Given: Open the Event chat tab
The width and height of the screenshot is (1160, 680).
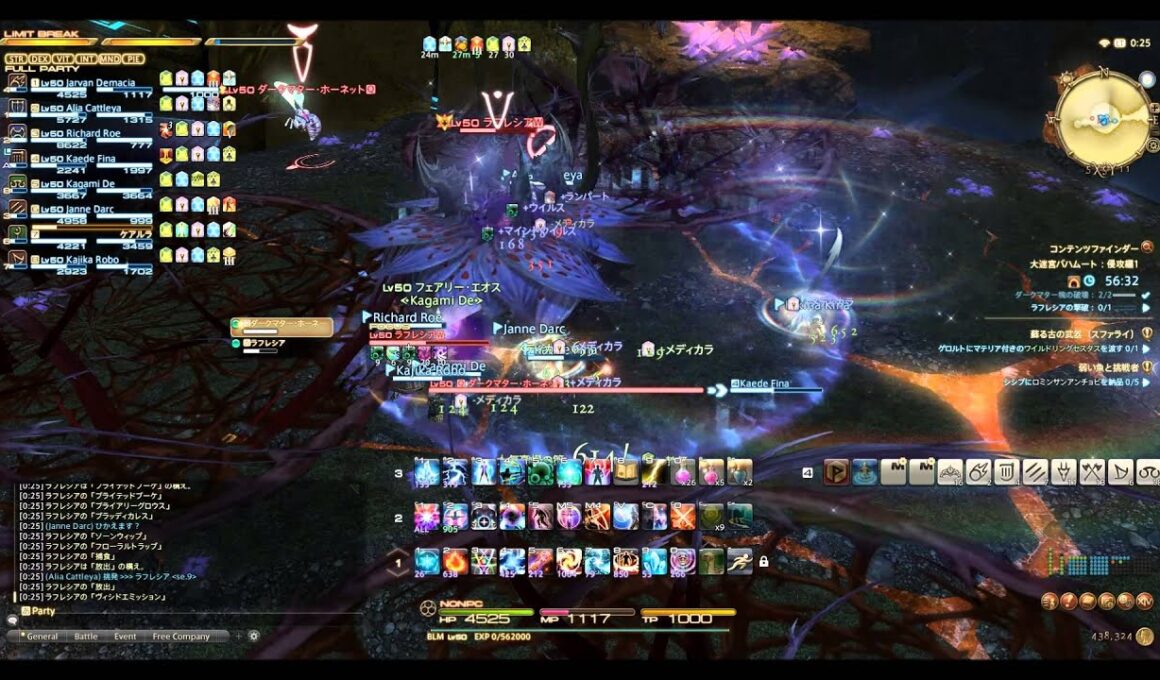Looking at the screenshot, I should [x=125, y=636].
